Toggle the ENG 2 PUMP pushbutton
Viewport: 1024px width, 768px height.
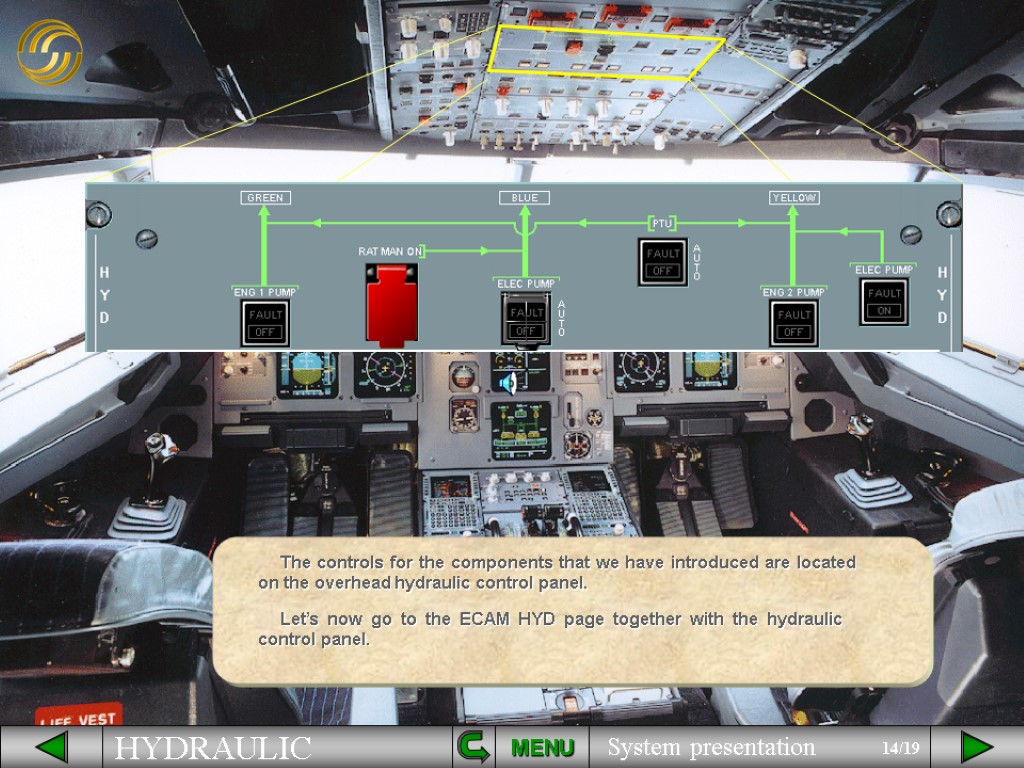pyautogui.click(x=793, y=323)
